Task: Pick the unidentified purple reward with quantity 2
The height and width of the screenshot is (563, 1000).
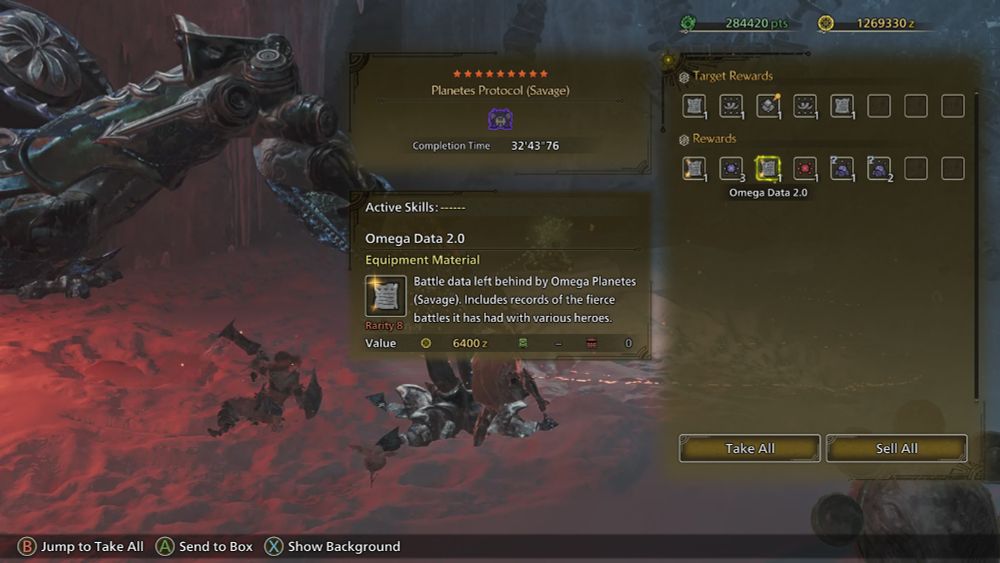Action: coord(879,168)
